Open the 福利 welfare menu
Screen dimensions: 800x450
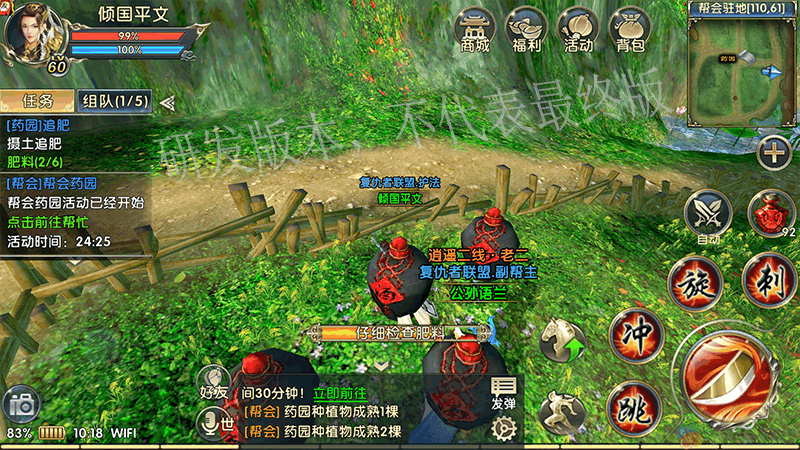(x=527, y=30)
